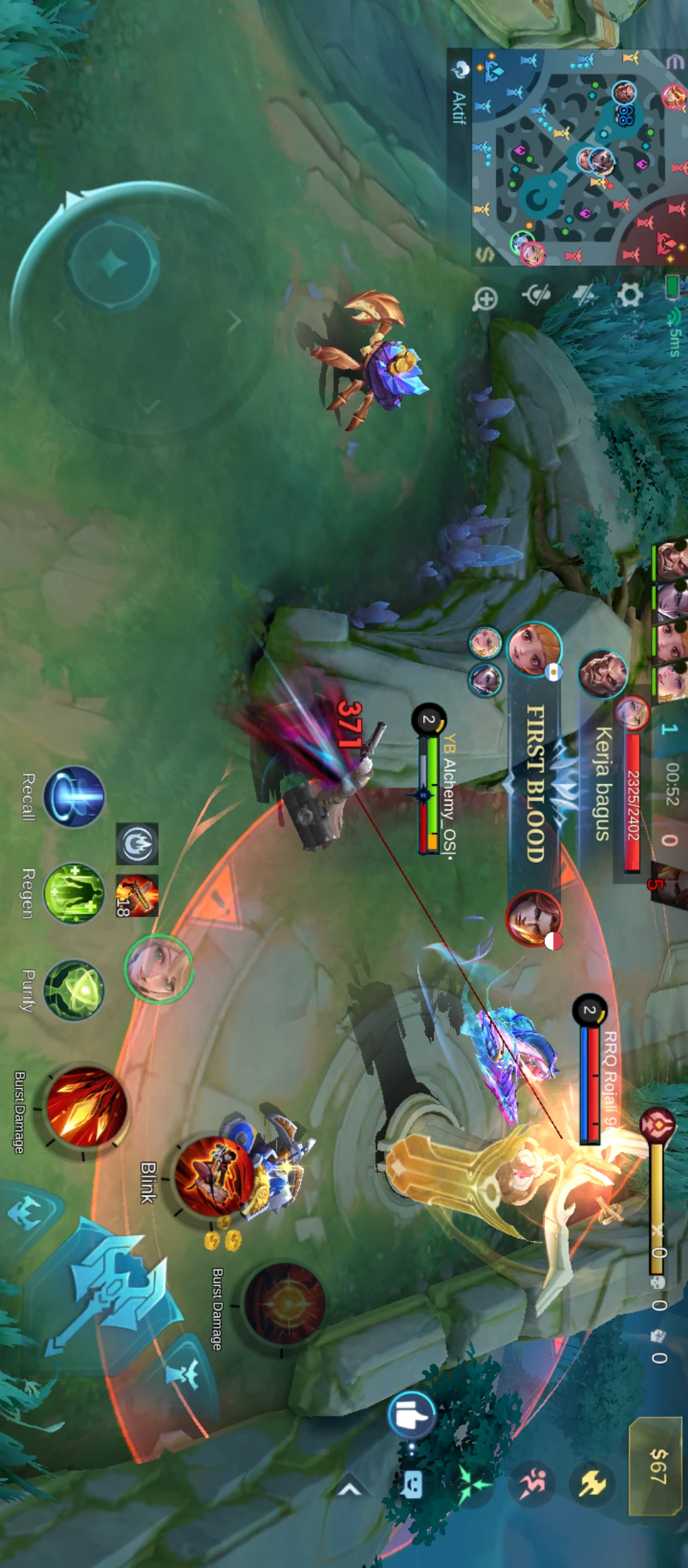This screenshot has width=688, height=1568.
Task: Select the blonde ally portrait with green ring
Action: [x=159, y=968]
